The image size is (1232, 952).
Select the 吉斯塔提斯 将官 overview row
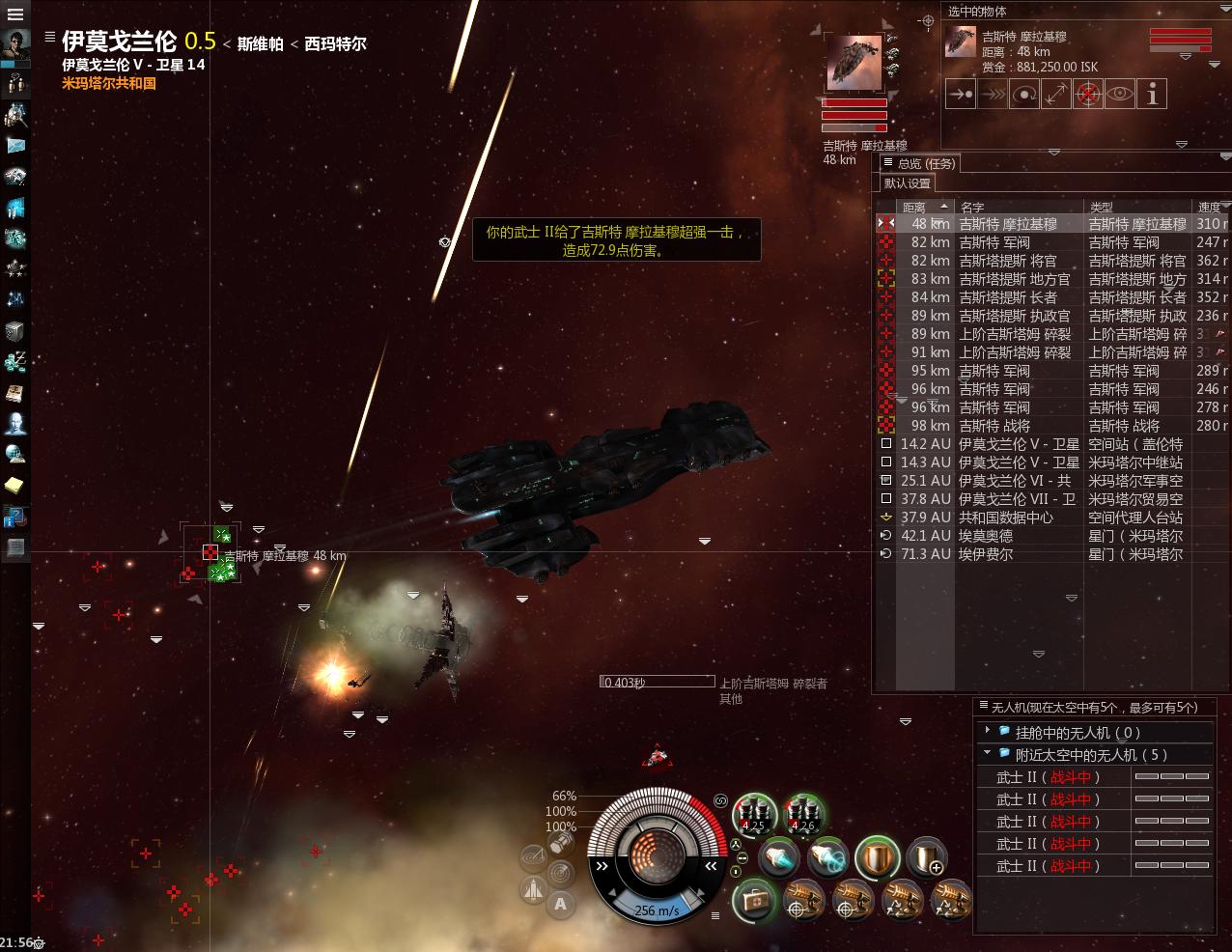click(1007, 261)
